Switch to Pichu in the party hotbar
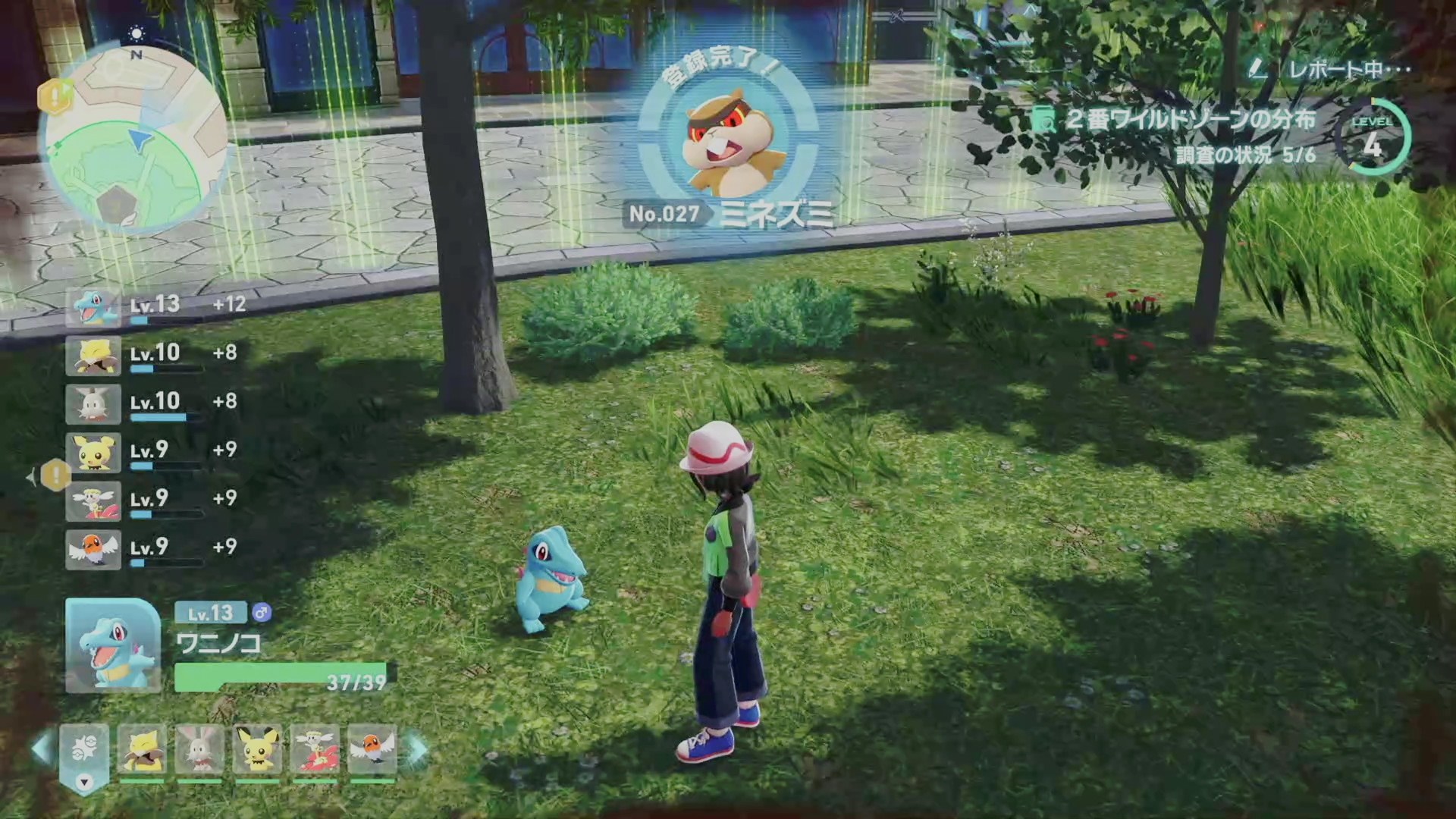 coord(258,749)
